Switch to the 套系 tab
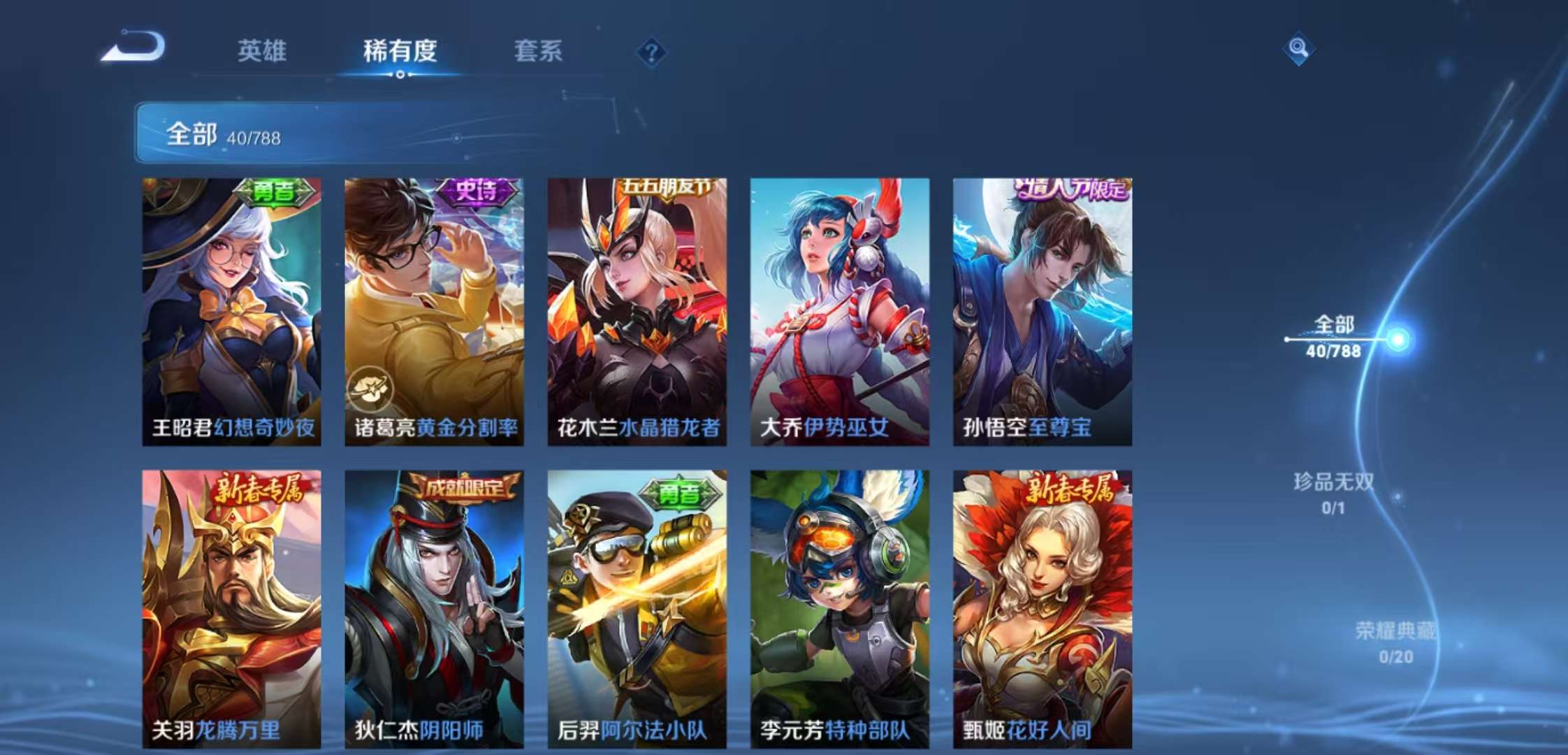 click(x=538, y=52)
